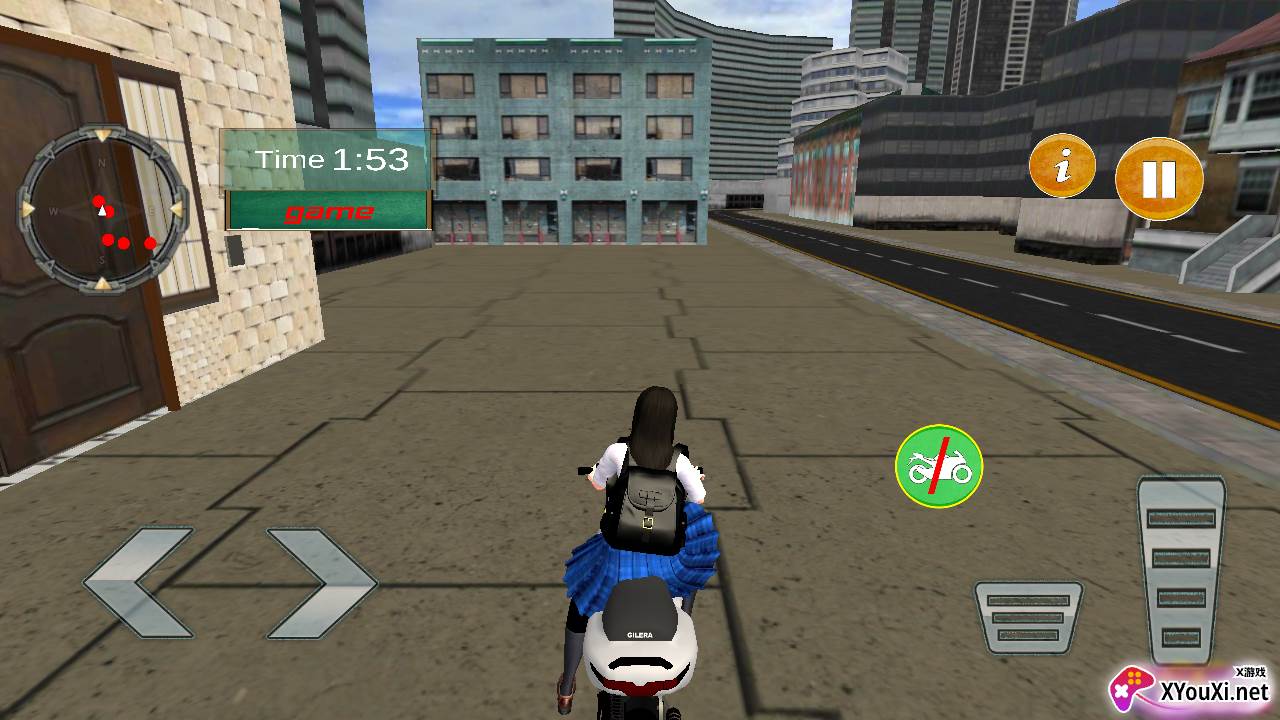Image resolution: width=1280 pixels, height=720 pixels.
Task: Steer left with the left arrow
Action: coord(138,583)
